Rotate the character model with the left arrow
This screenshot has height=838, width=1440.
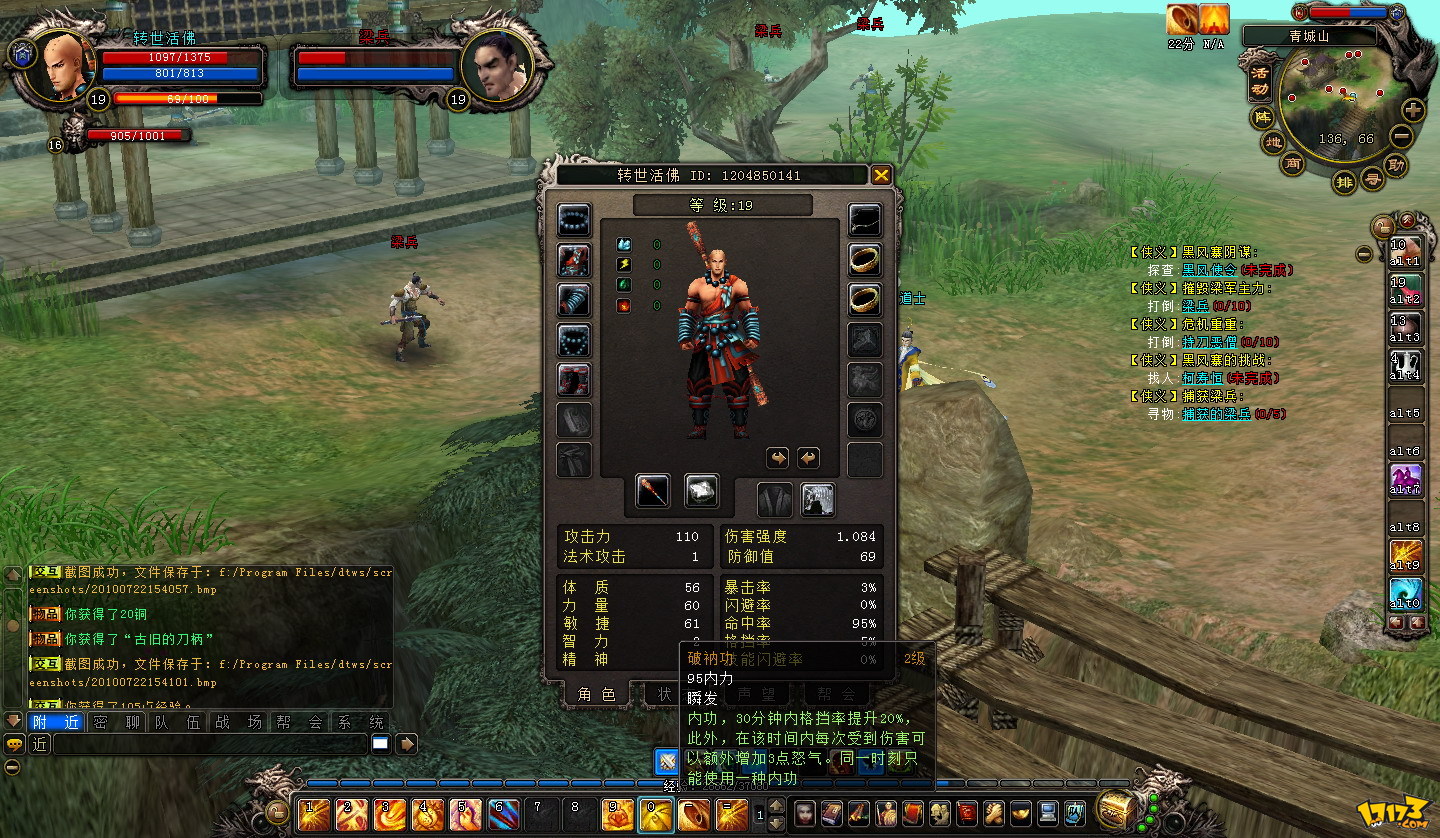click(777, 458)
